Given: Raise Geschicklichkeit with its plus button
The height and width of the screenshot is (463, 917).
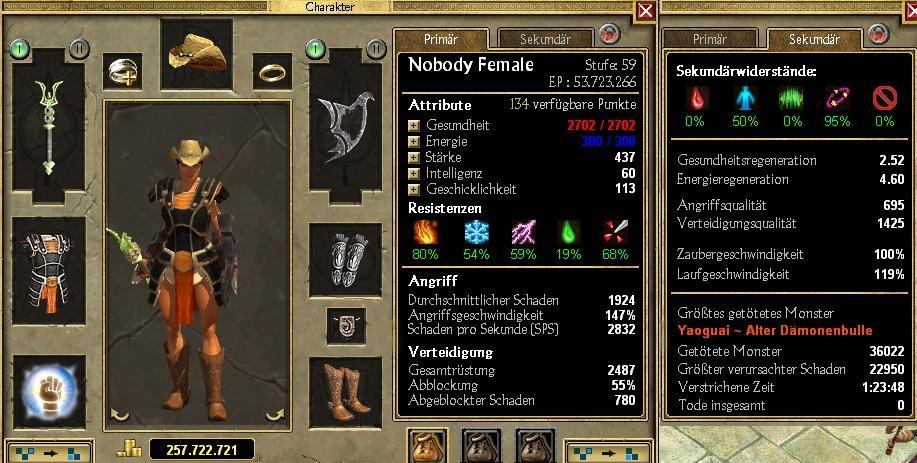Looking at the screenshot, I should pyautogui.click(x=414, y=190).
